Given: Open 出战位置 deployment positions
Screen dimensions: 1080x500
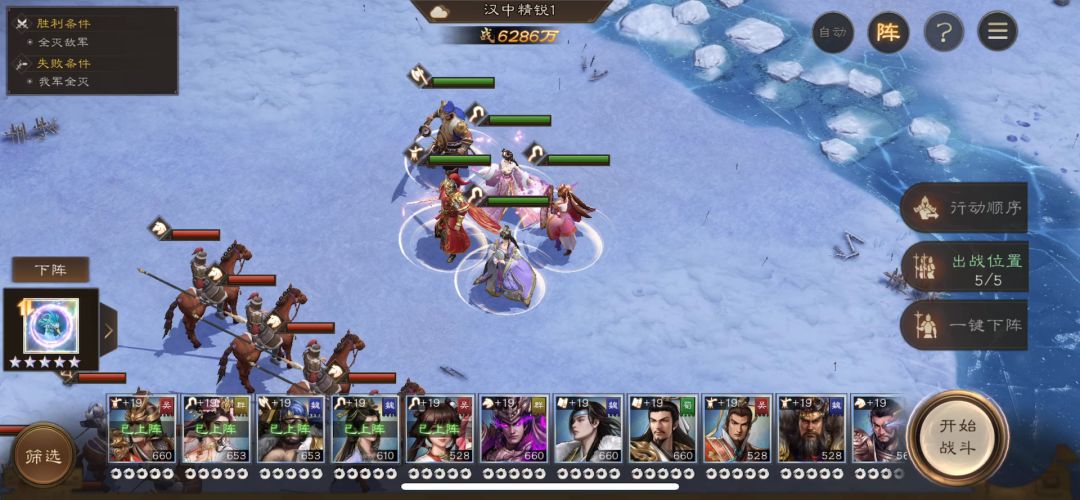Looking at the screenshot, I should point(964,268).
